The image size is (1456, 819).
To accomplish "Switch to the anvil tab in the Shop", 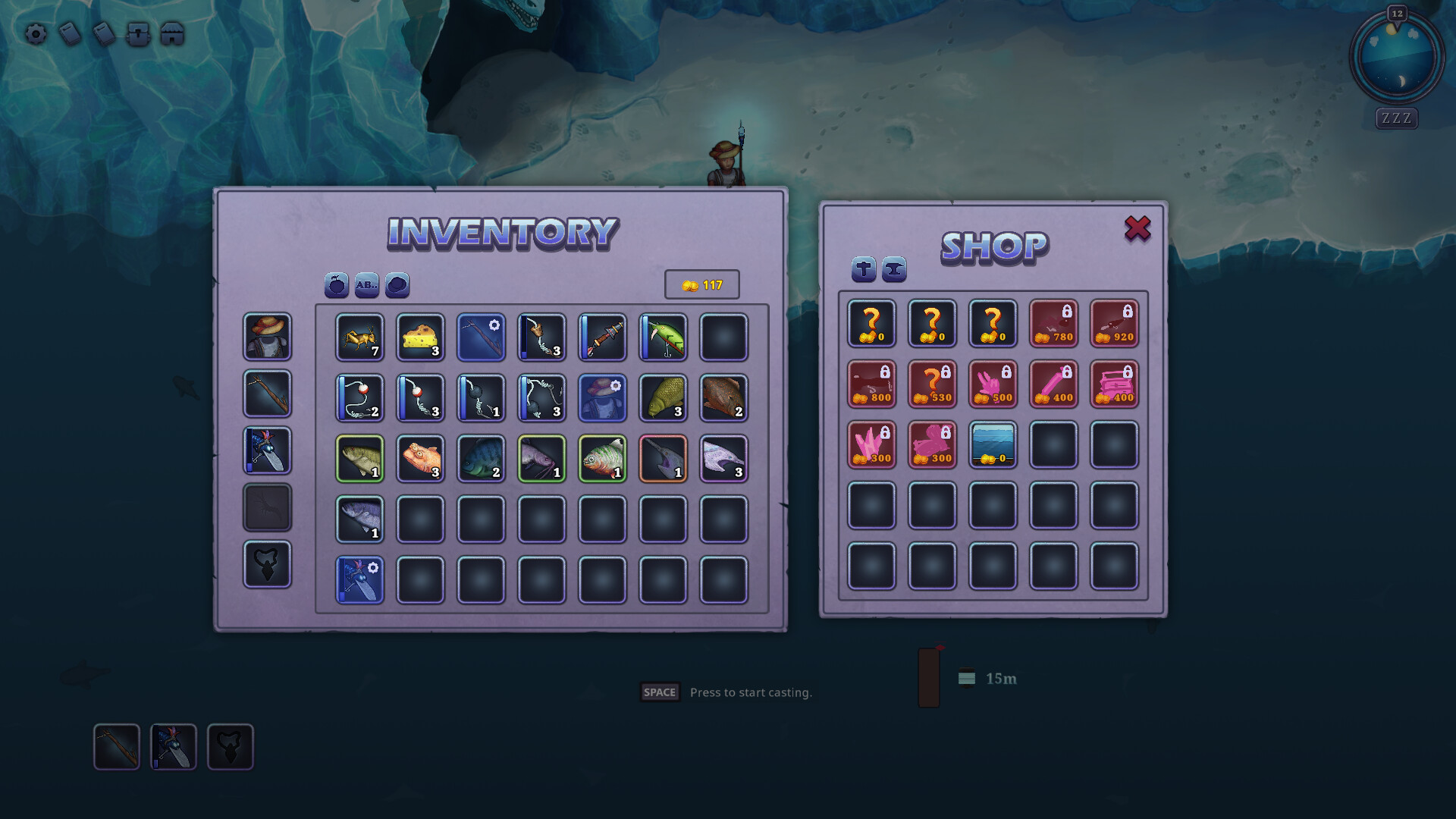I will pyautogui.click(x=893, y=270).
